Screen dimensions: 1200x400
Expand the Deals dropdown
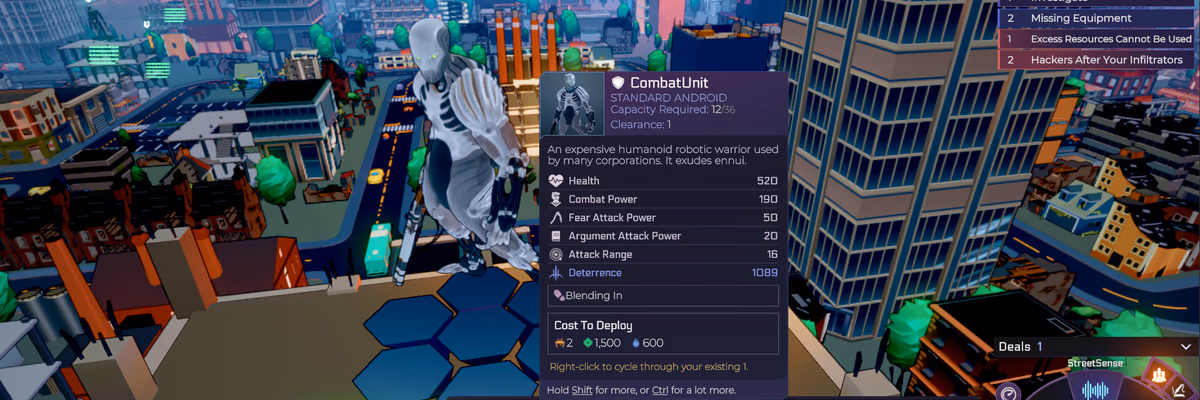[x=1186, y=346]
